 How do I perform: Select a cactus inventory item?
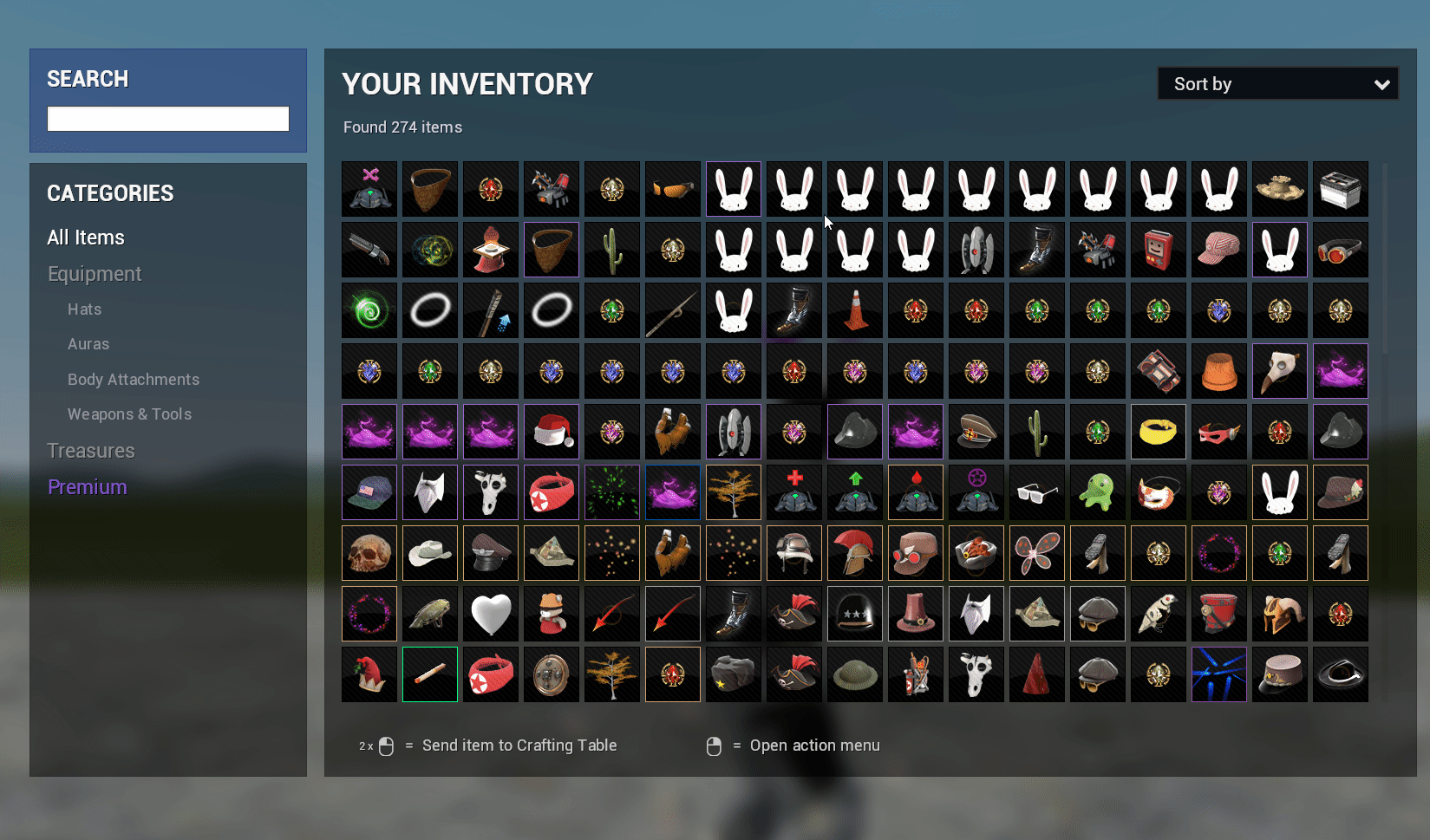[611, 250]
